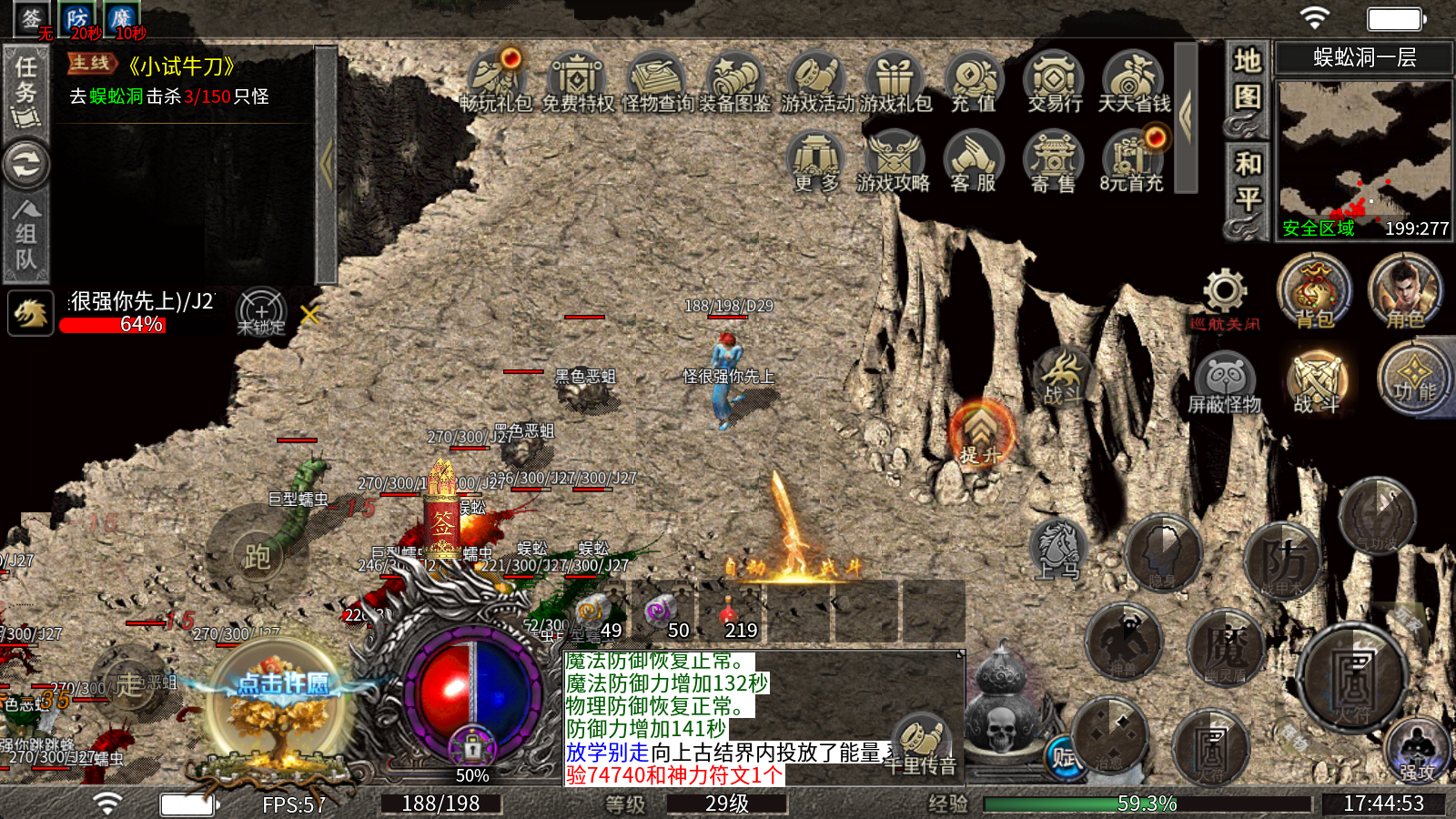Open the 交易行 trading house
Screen dimensions: 1456x819
click(1055, 83)
